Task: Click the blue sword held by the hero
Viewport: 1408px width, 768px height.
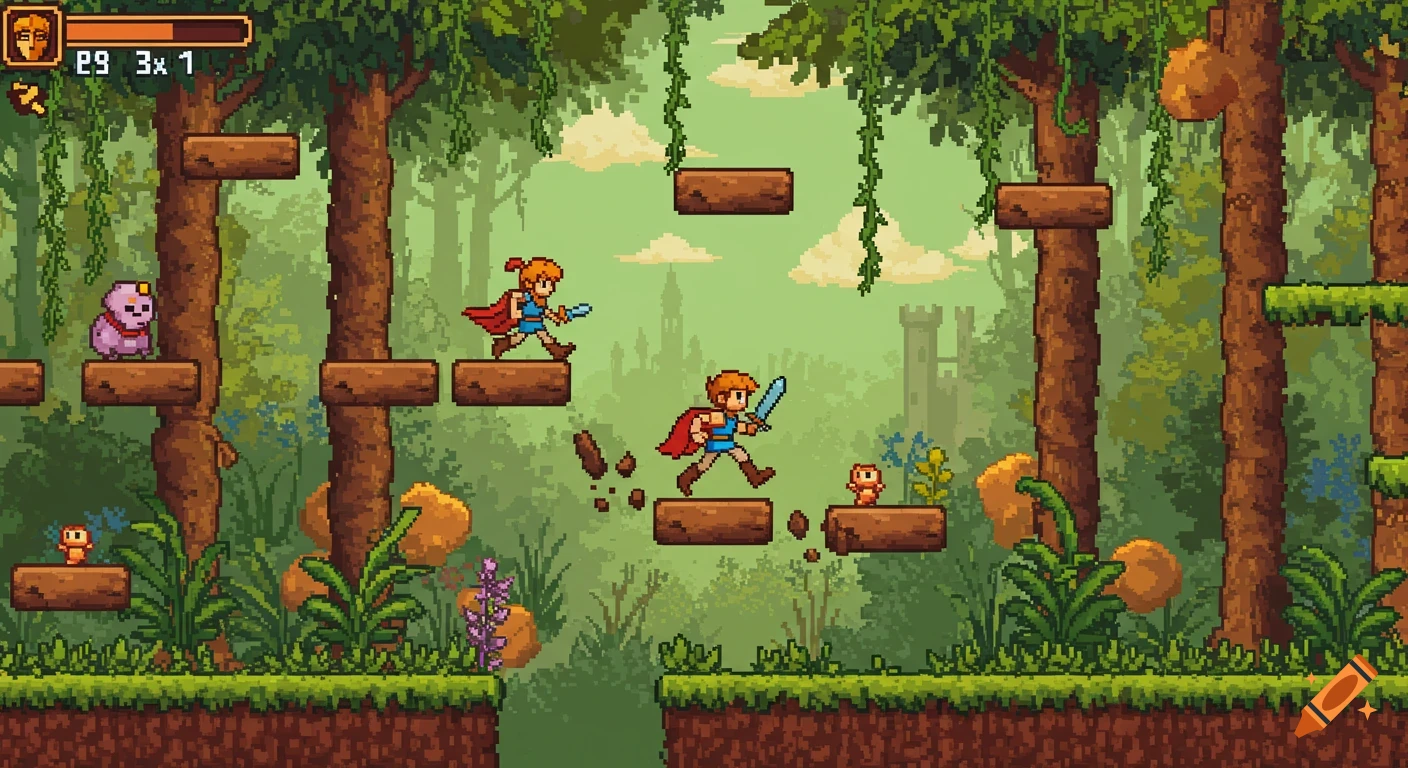Action: (x=770, y=400)
